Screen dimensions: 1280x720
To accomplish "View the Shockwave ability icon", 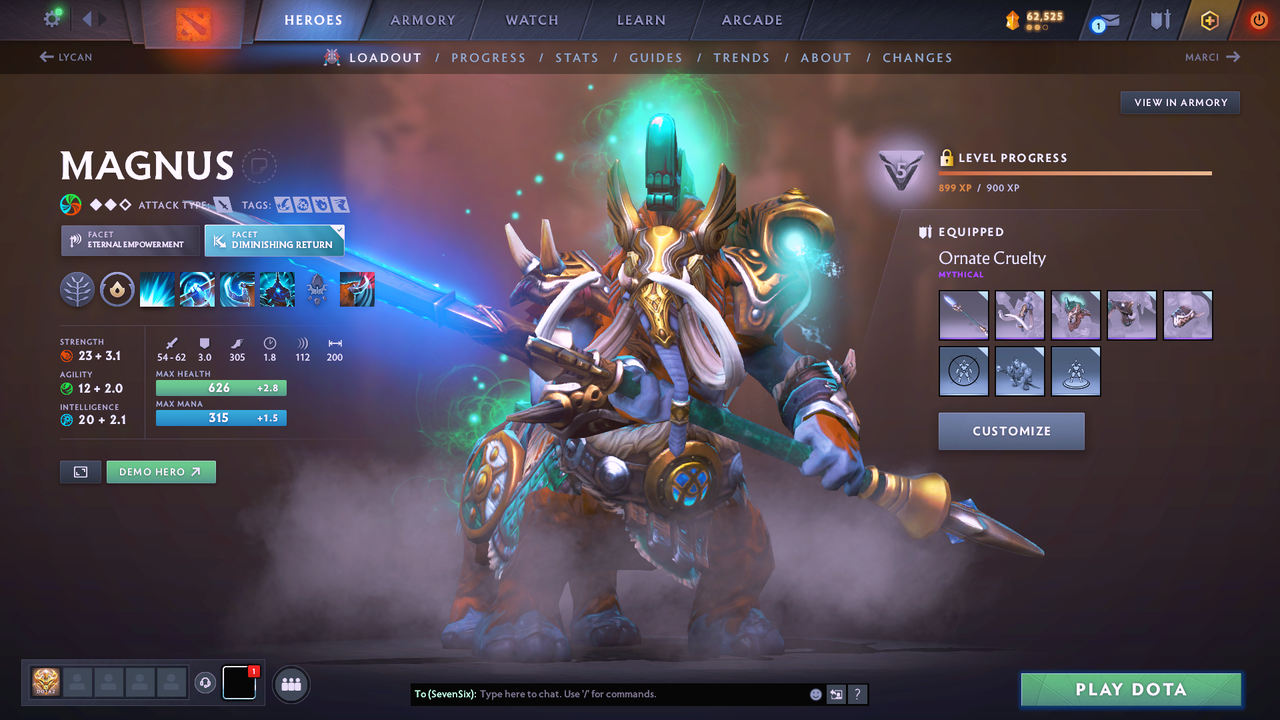I will point(157,290).
